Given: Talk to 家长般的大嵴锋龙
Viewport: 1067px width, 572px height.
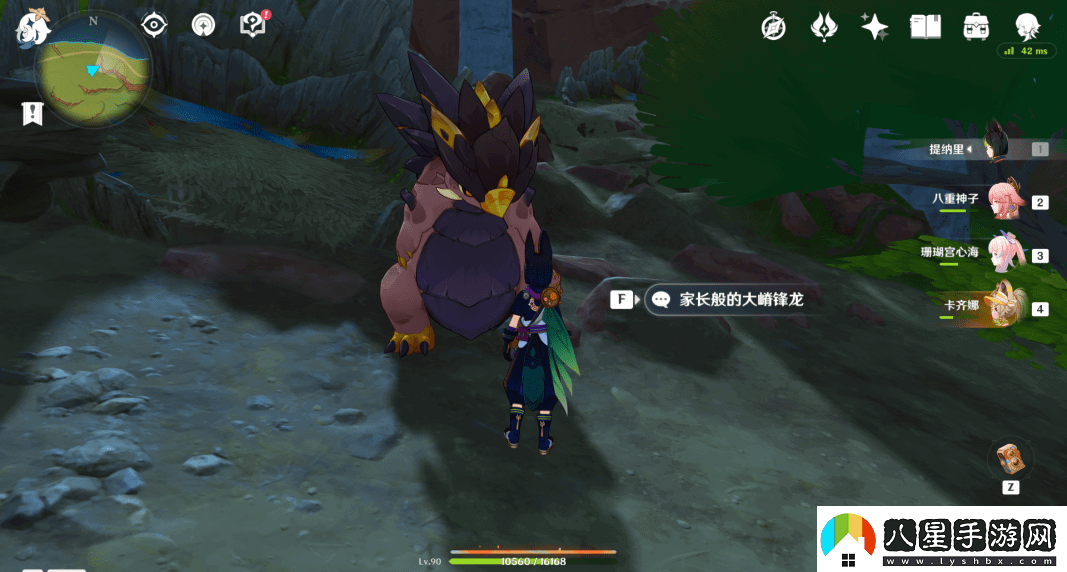Looking at the screenshot, I should pos(741,299).
